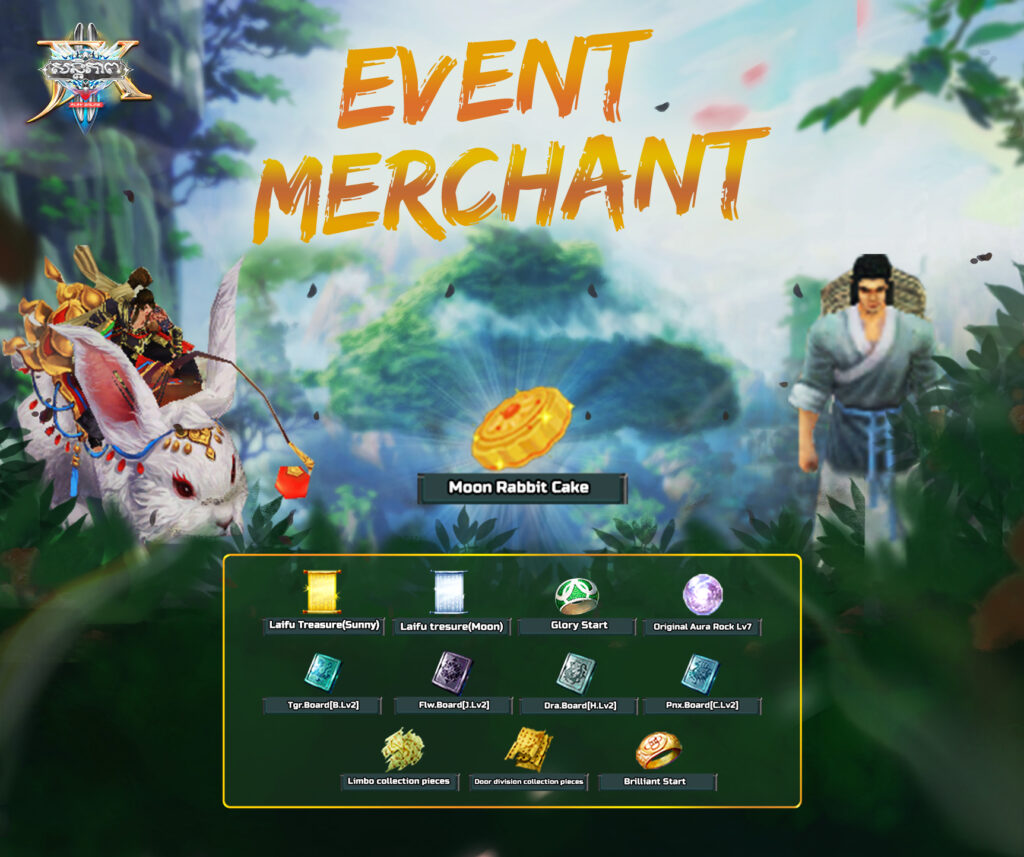Pick the Original Aura Rock Lv7 orb

tap(702, 595)
